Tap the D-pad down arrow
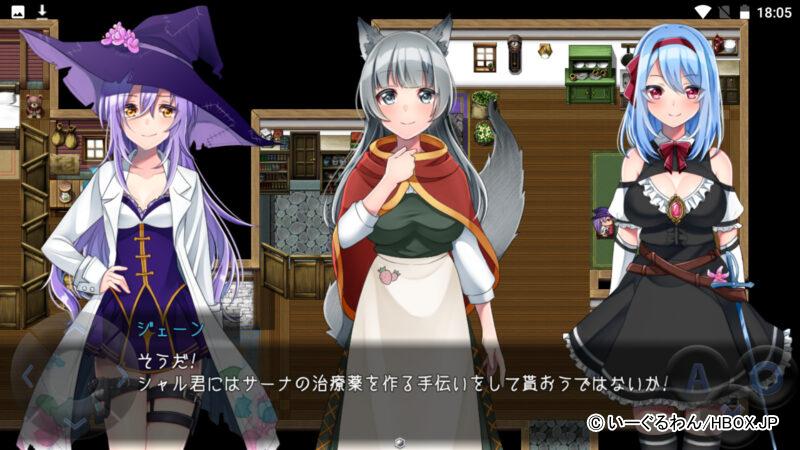This screenshot has width=800, height=450. pos(74,421)
